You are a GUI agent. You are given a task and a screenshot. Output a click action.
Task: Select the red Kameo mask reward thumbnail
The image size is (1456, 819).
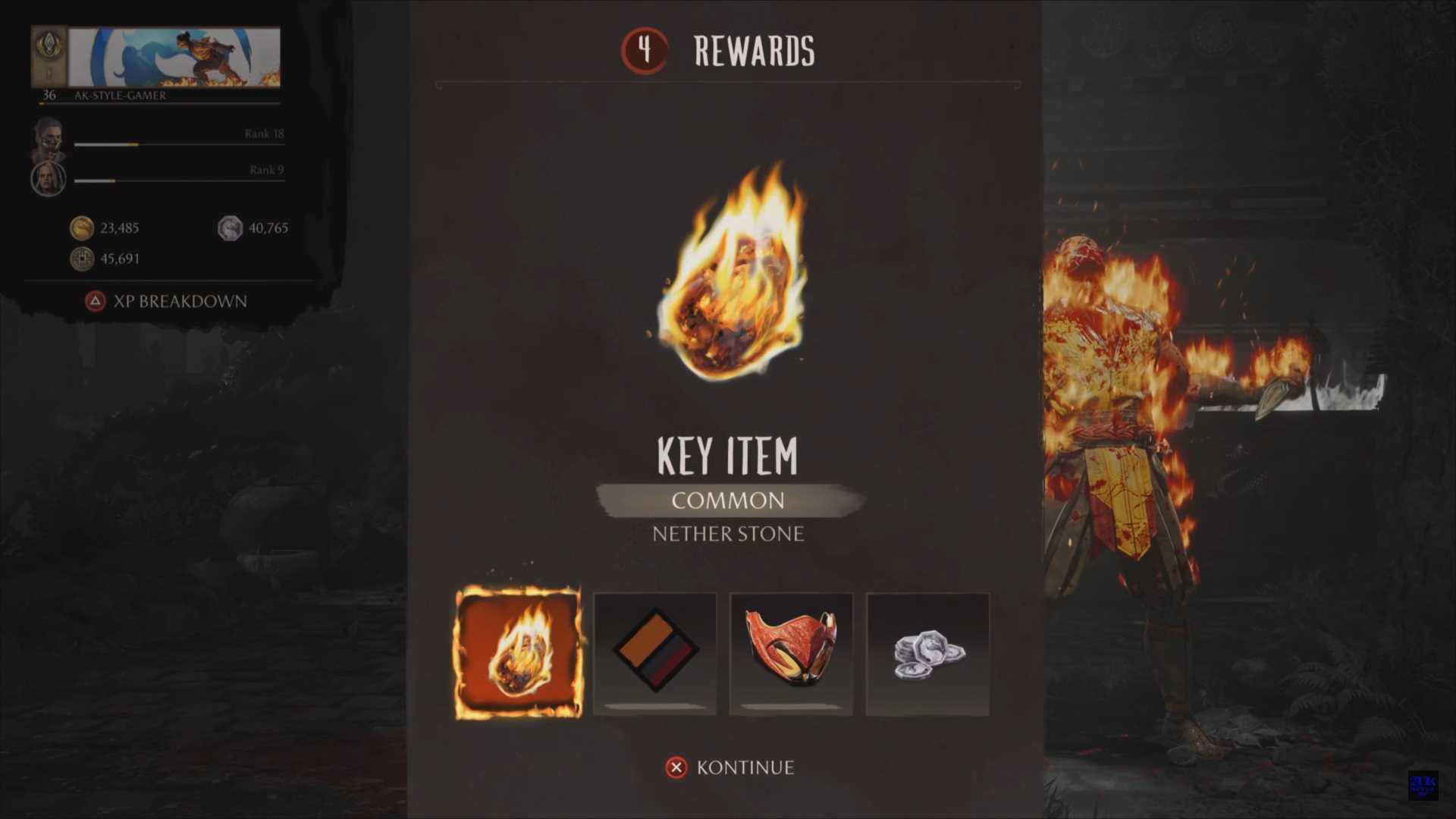tap(791, 654)
